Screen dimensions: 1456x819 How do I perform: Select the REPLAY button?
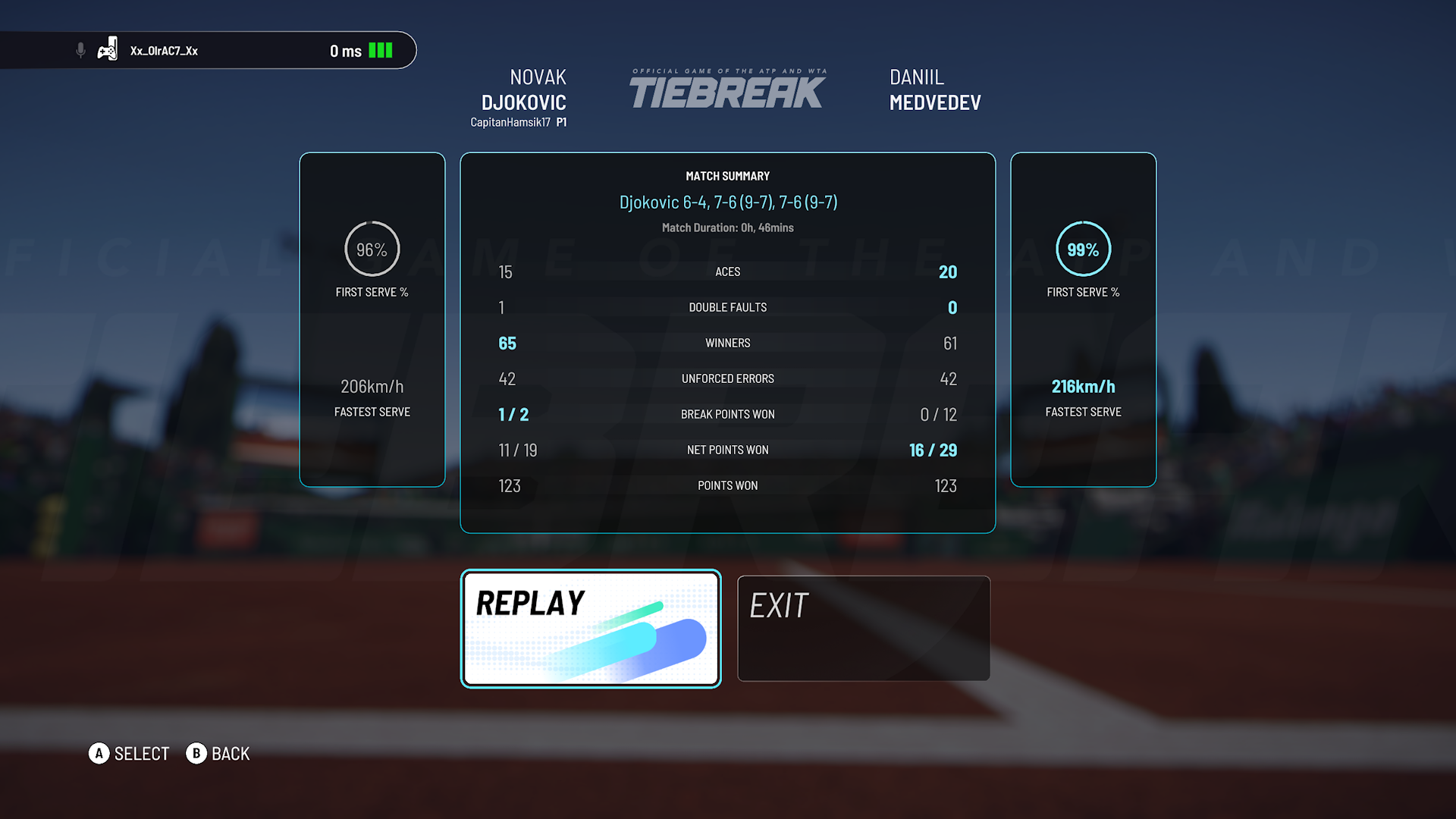[590, 629]
